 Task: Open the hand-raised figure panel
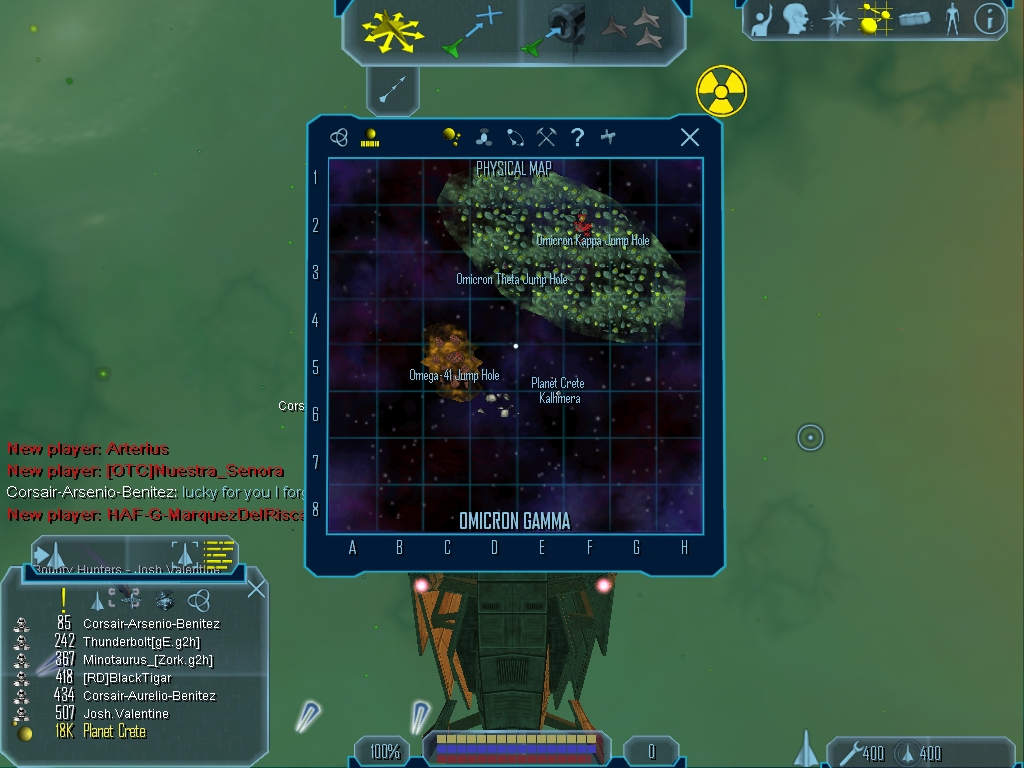(x=764, y=19)
